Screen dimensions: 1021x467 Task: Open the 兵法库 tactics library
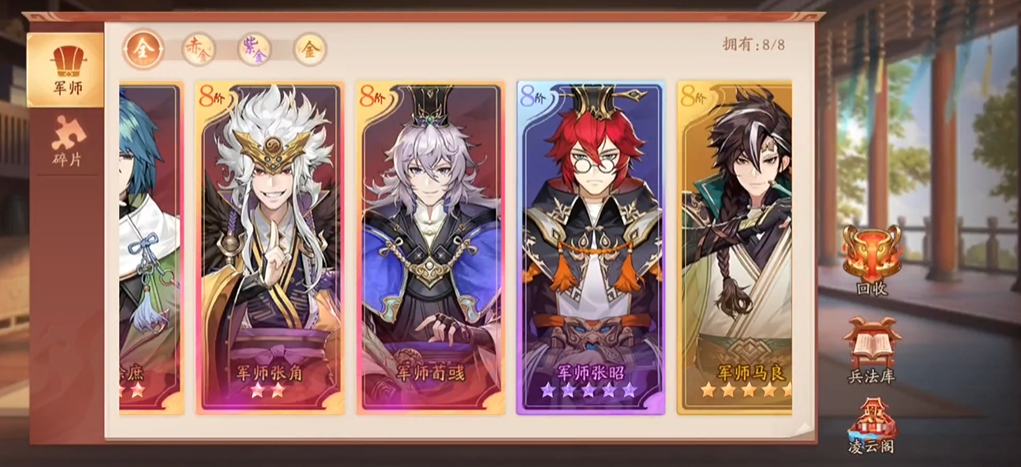[871, 350]
